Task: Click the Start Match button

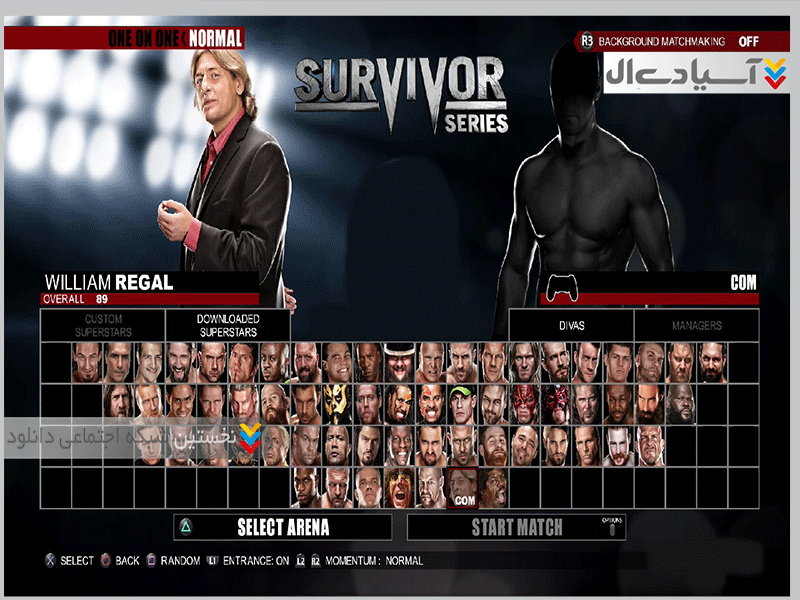Action: tap(516, 527)
